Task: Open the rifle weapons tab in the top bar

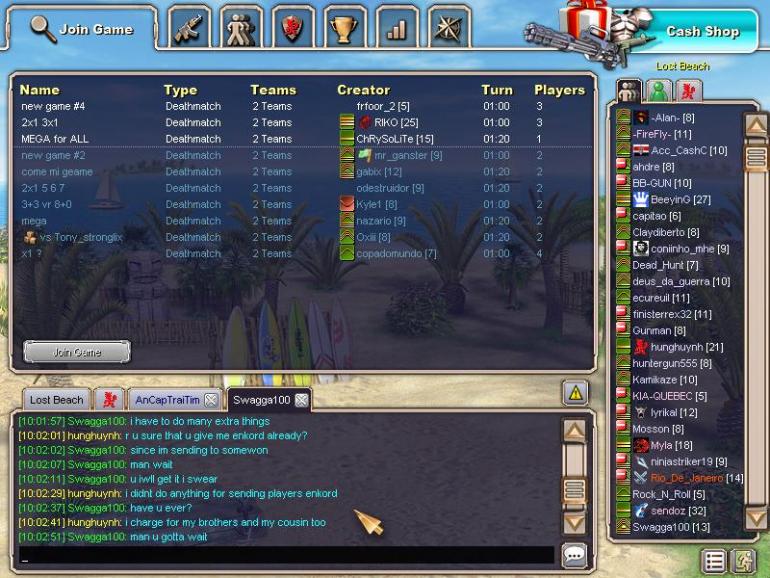Action: point(191,29)
